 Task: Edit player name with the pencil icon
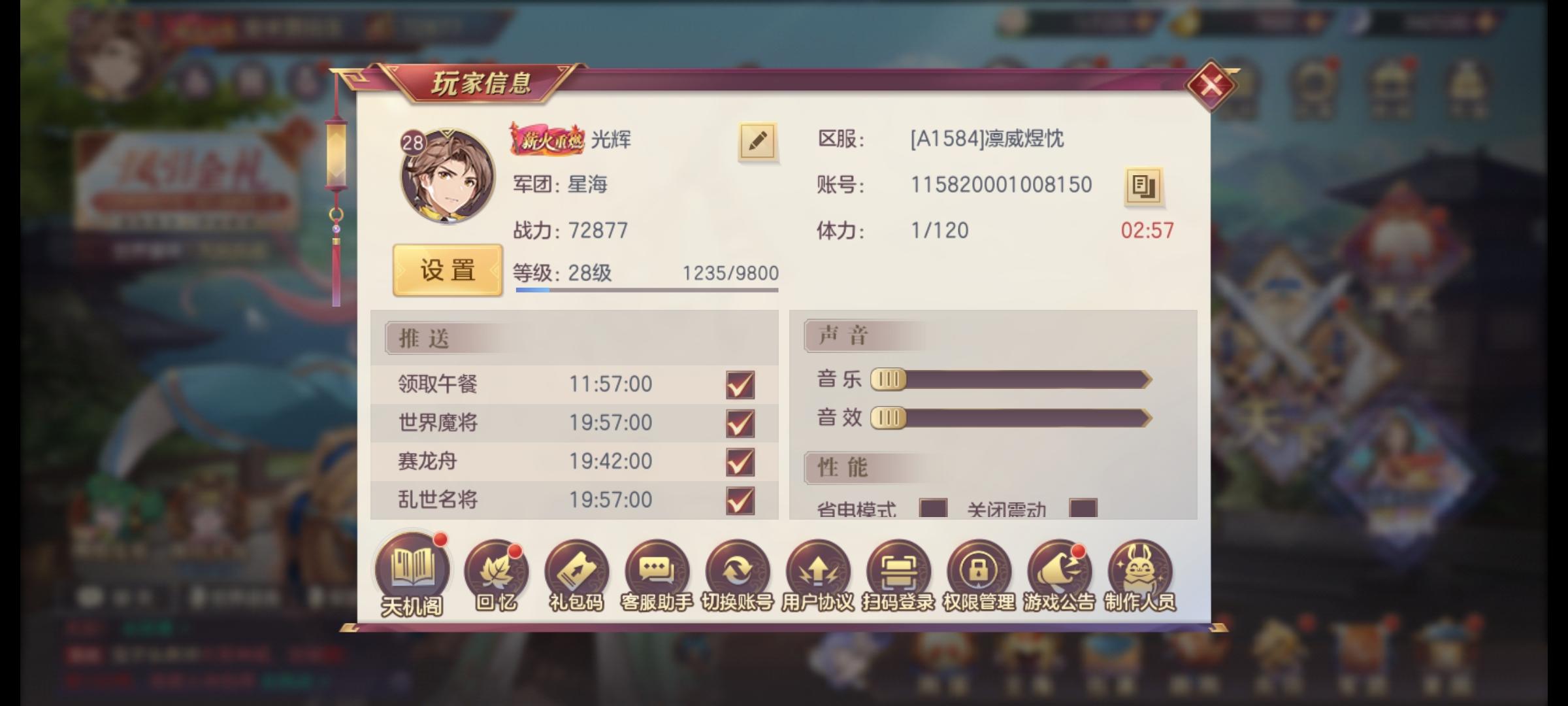point(756,143)
